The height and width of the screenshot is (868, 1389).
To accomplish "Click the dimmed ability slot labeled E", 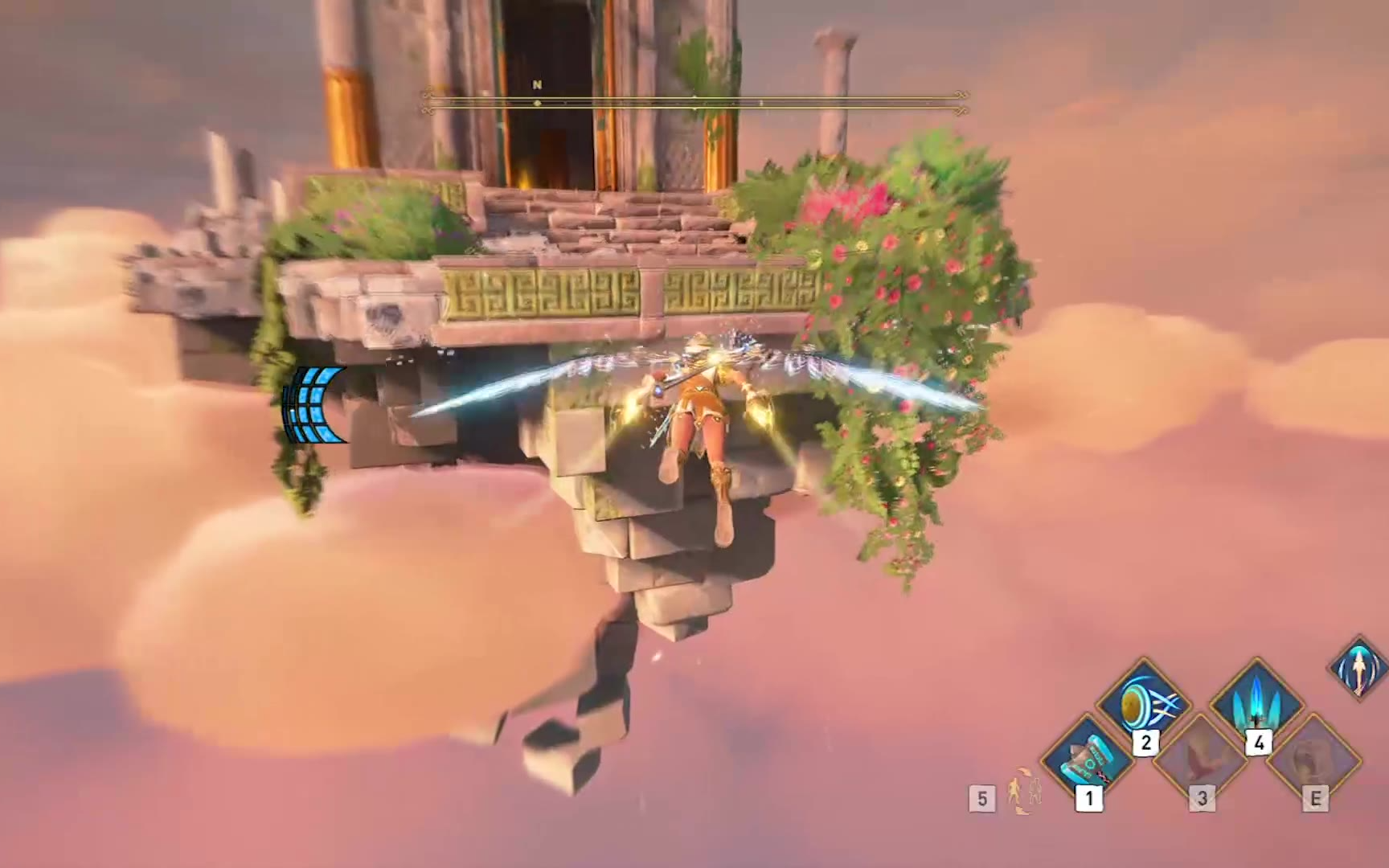I will 1313,759.
